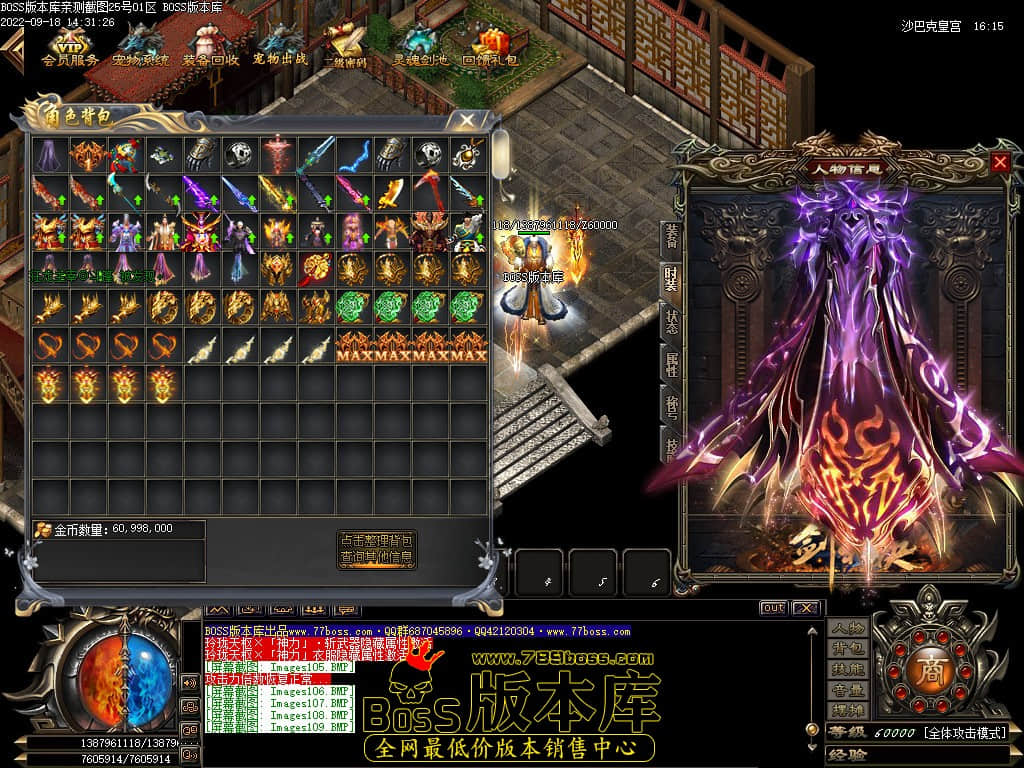Switch to the 时装 costume tab
The height and width of the screenshot is (768, 1024).
click(671, 279)
